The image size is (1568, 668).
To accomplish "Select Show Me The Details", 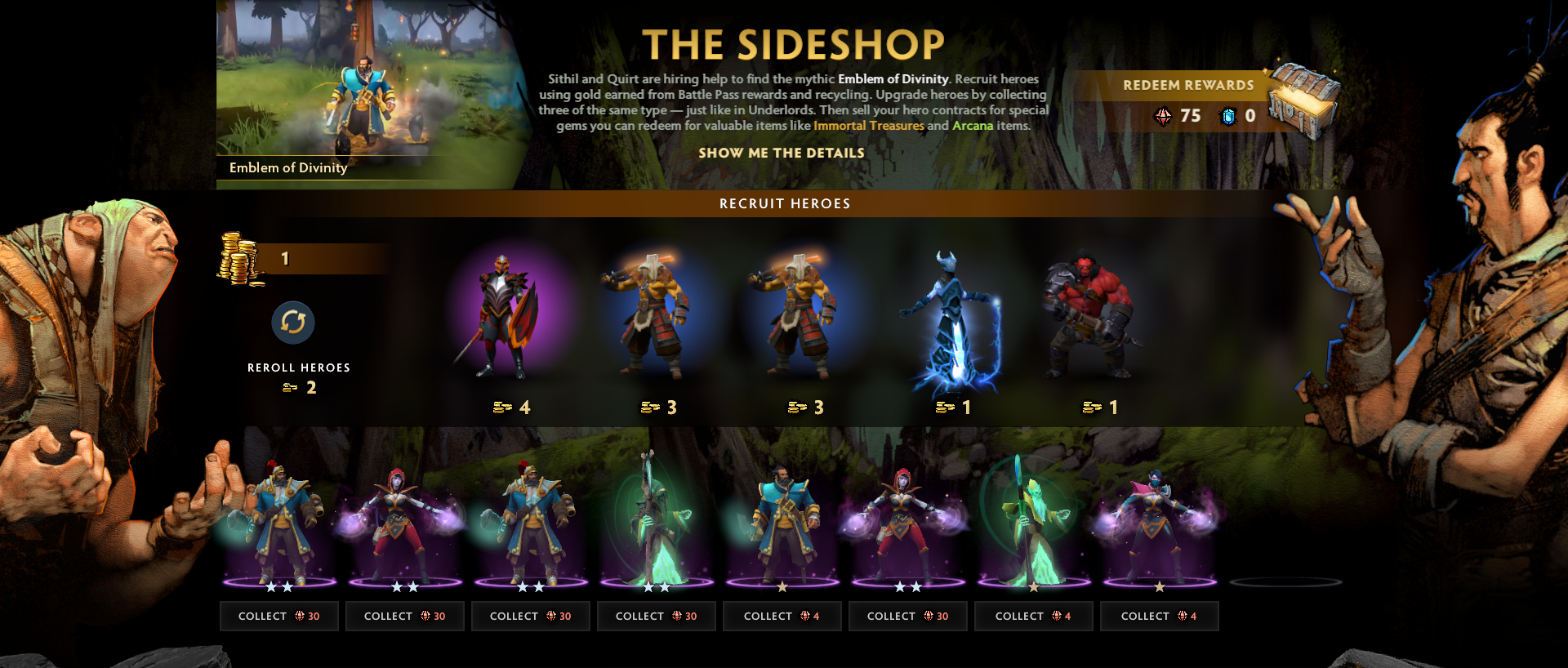I will 781,153.
